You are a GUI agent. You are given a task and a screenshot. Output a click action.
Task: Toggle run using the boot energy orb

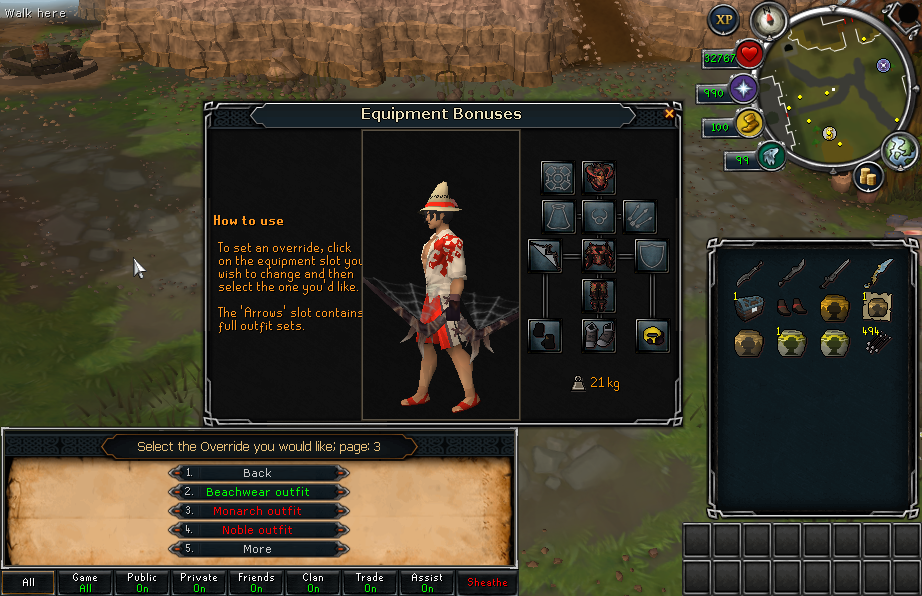click(769, 156)
